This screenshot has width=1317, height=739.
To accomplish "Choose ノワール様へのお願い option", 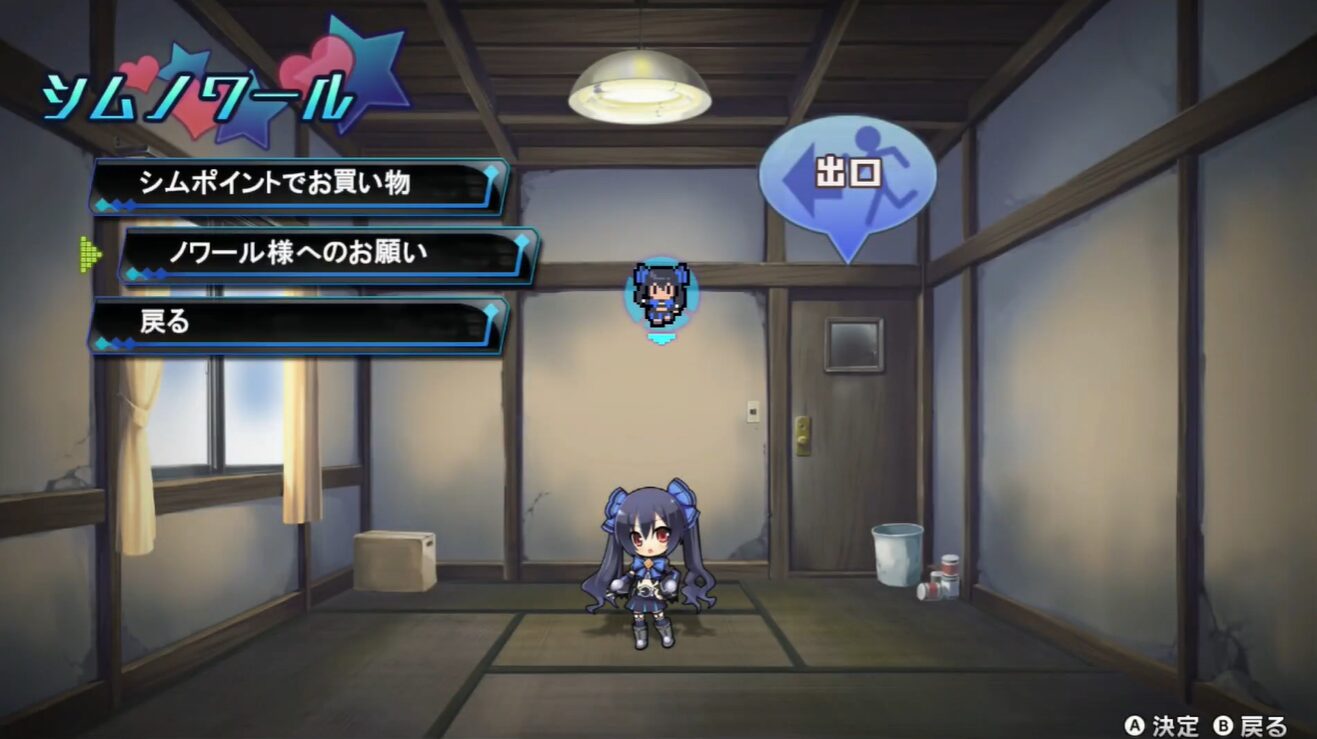I will (328, 253).
